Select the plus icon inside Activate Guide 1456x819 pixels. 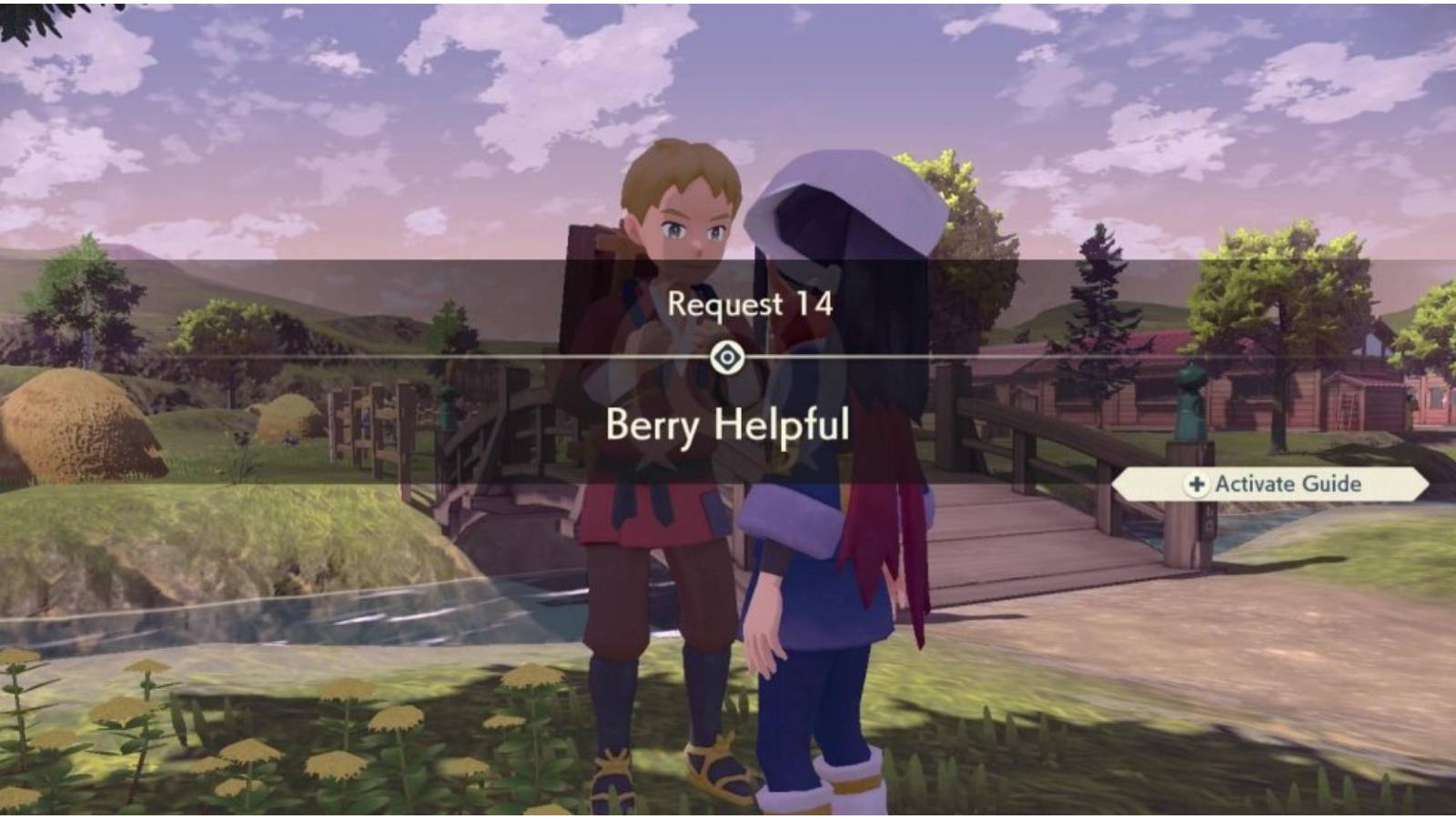[x=1197, y=485]
